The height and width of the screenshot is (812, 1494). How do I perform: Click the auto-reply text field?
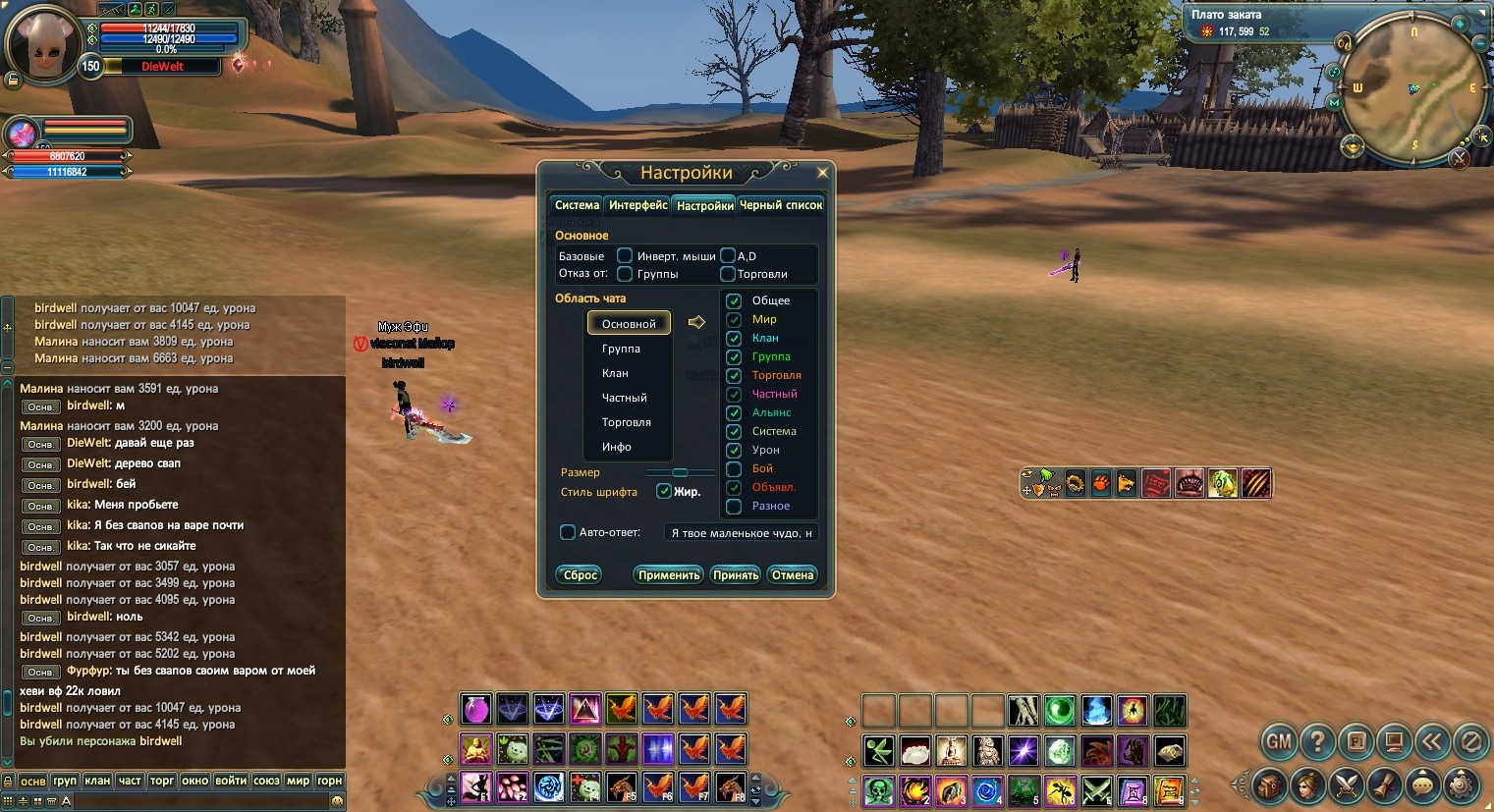click(742, 533)
